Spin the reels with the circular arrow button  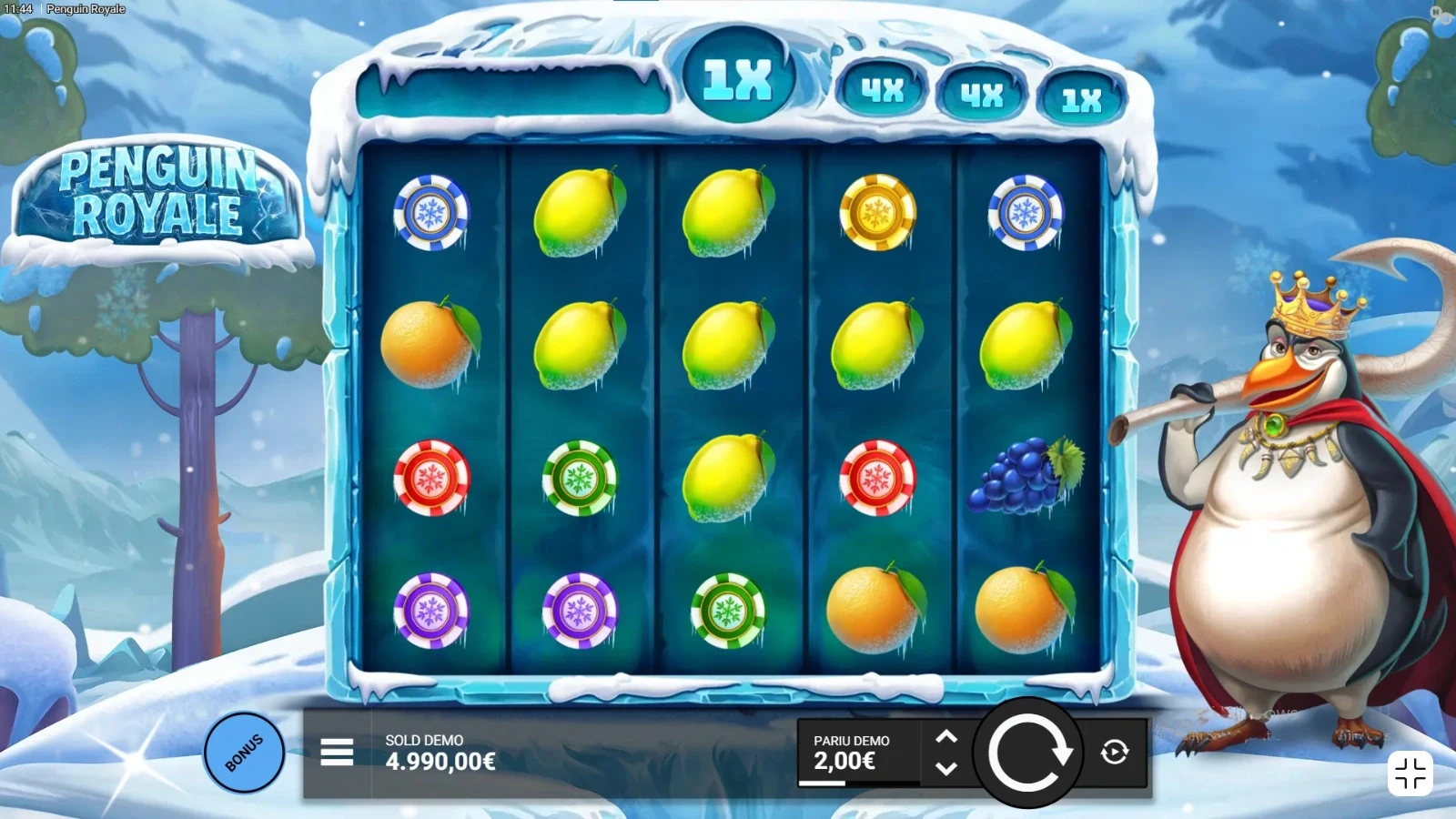(1028, 753)
